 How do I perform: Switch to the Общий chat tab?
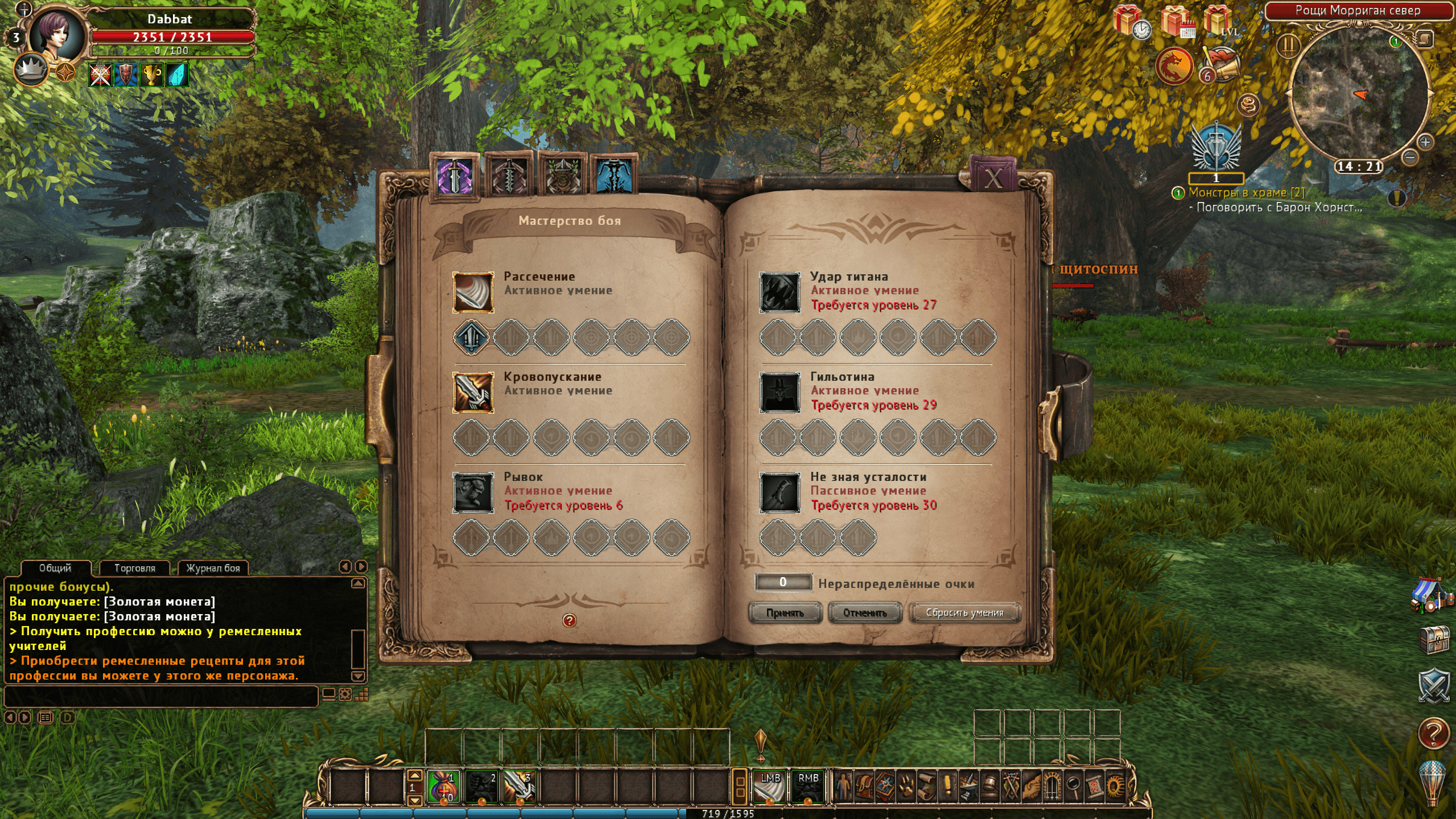(55, 568)
